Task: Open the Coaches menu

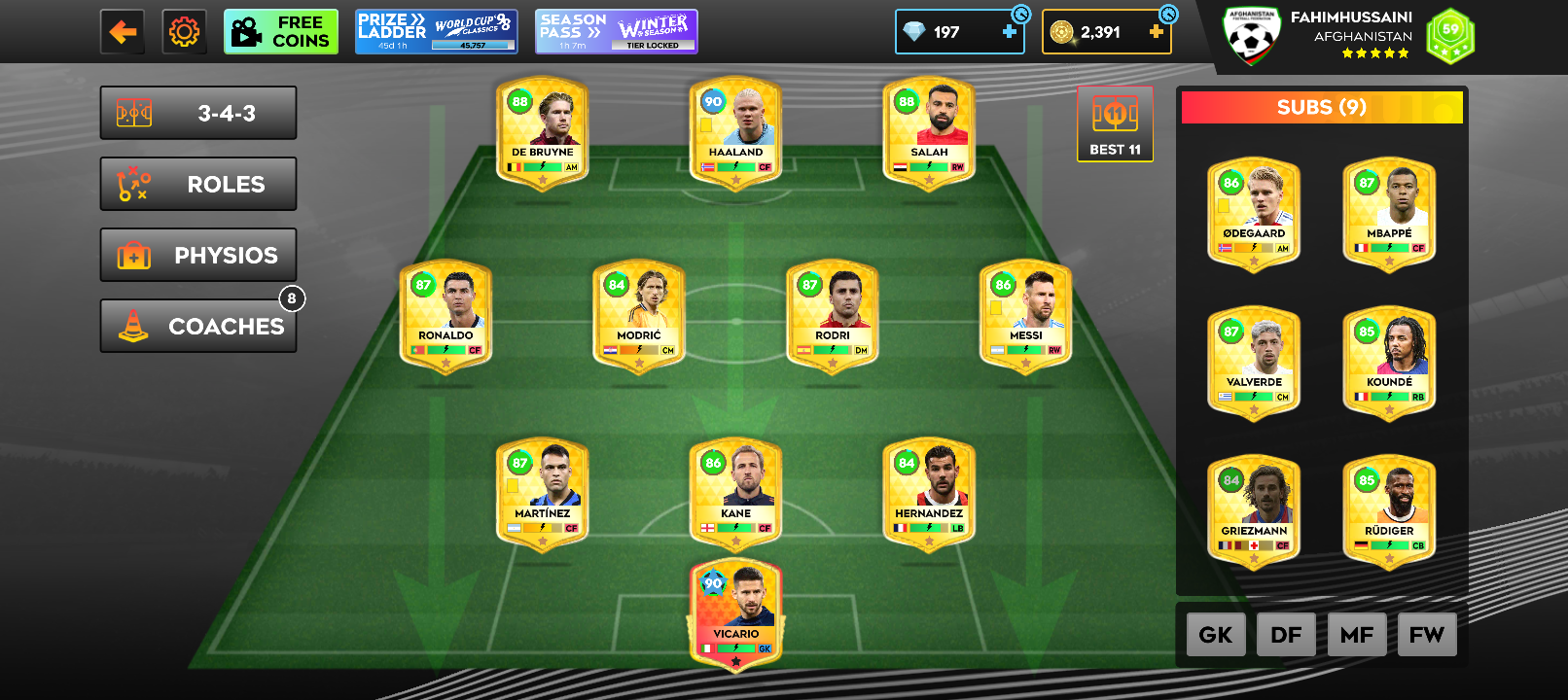Action: coord(198,326)
